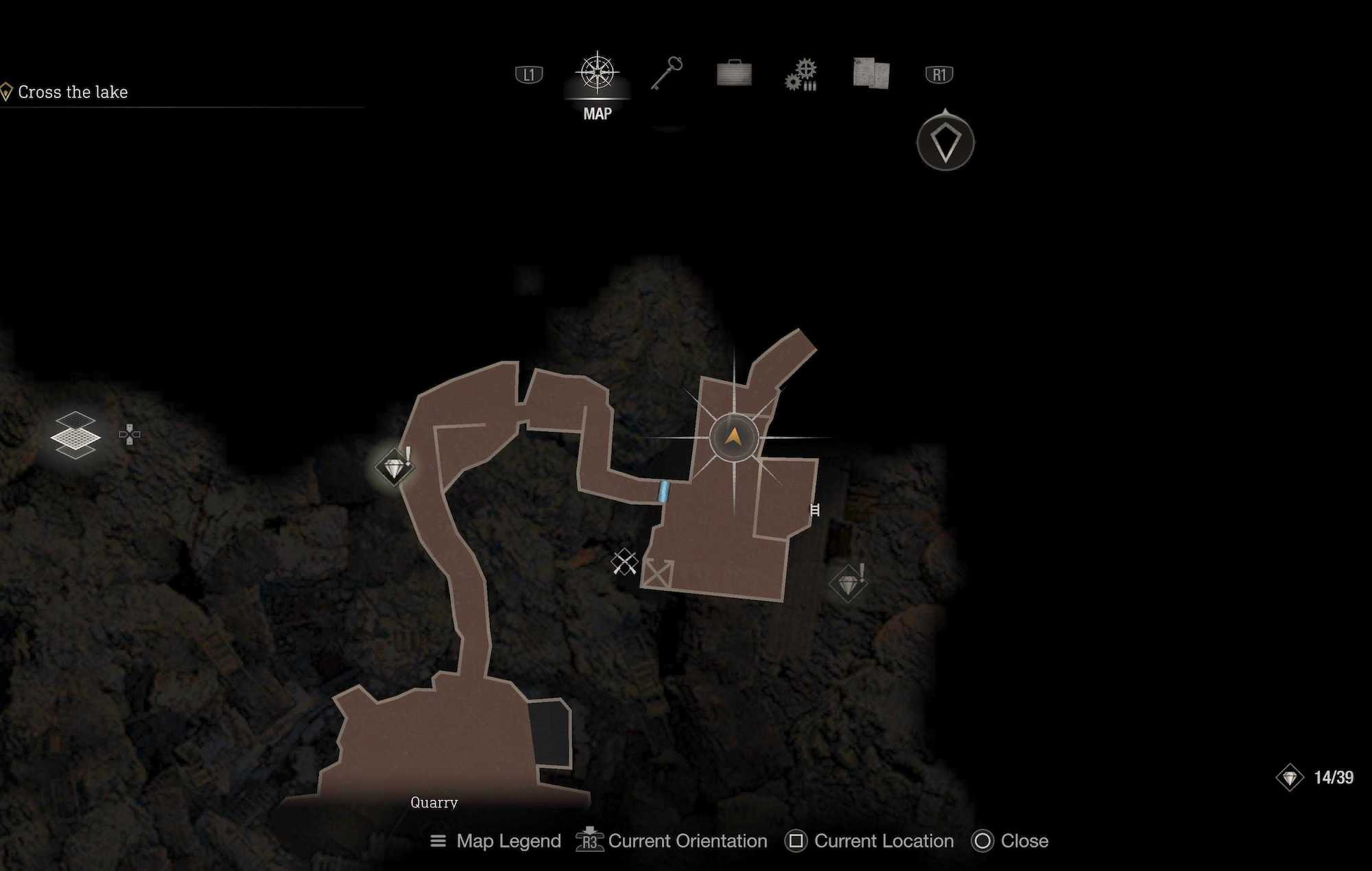The image size is (1372, 871).
Task: Click the MAP compass rose icon
Action: click(x=598, y=72)
